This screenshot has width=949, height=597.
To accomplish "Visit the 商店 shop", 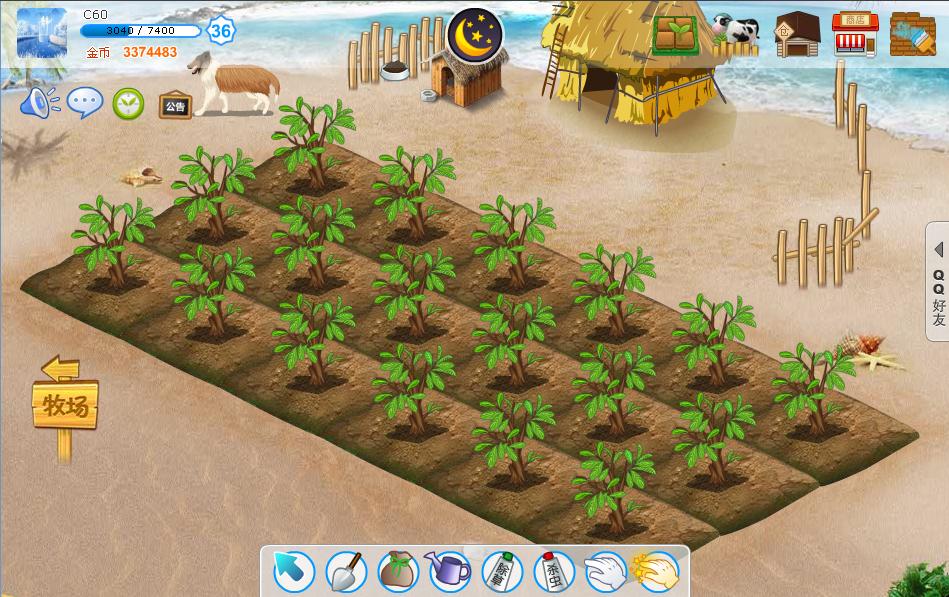I will coord(855,34).
